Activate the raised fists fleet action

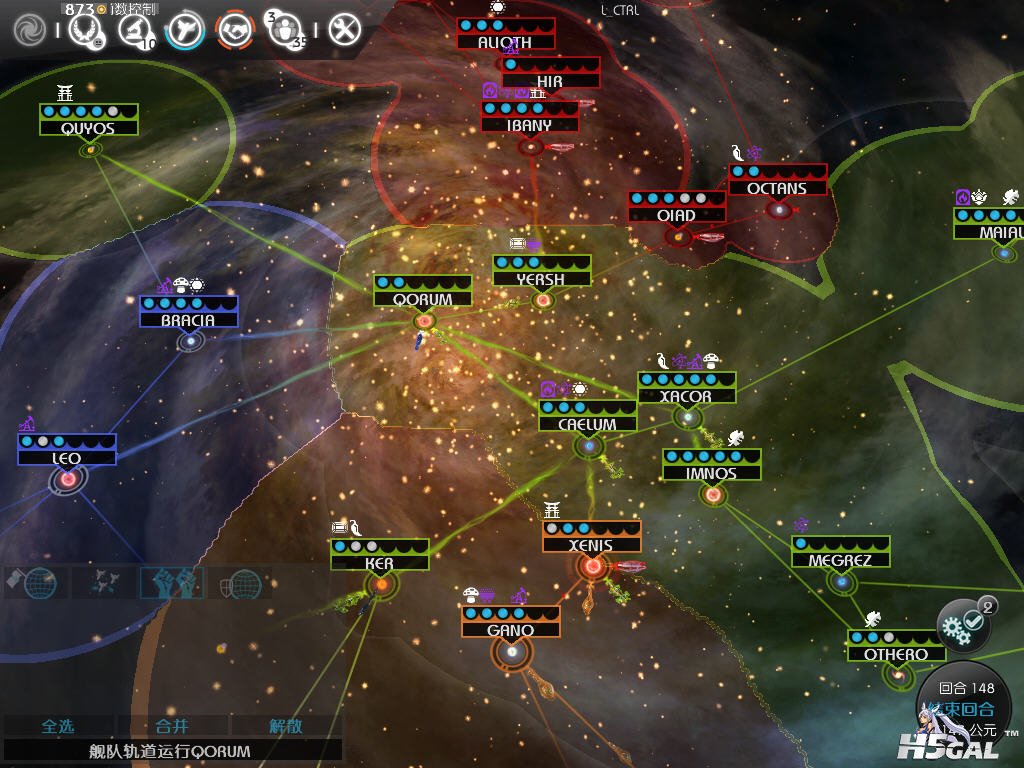(x=170, y=582)
